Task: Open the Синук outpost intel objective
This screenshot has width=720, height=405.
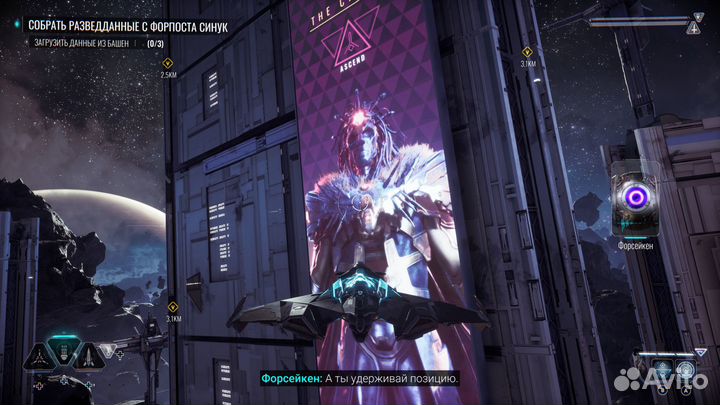Action: (123, 24)
